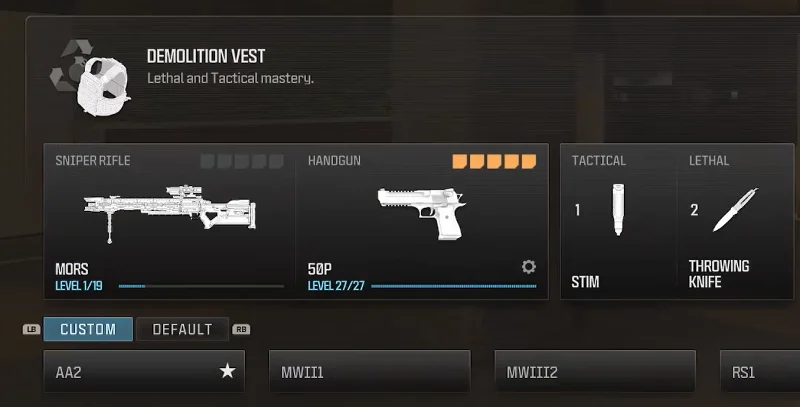Switch to the Custom loadouts tab
Screen dimensions: 800x407
(x=88, y=329)
